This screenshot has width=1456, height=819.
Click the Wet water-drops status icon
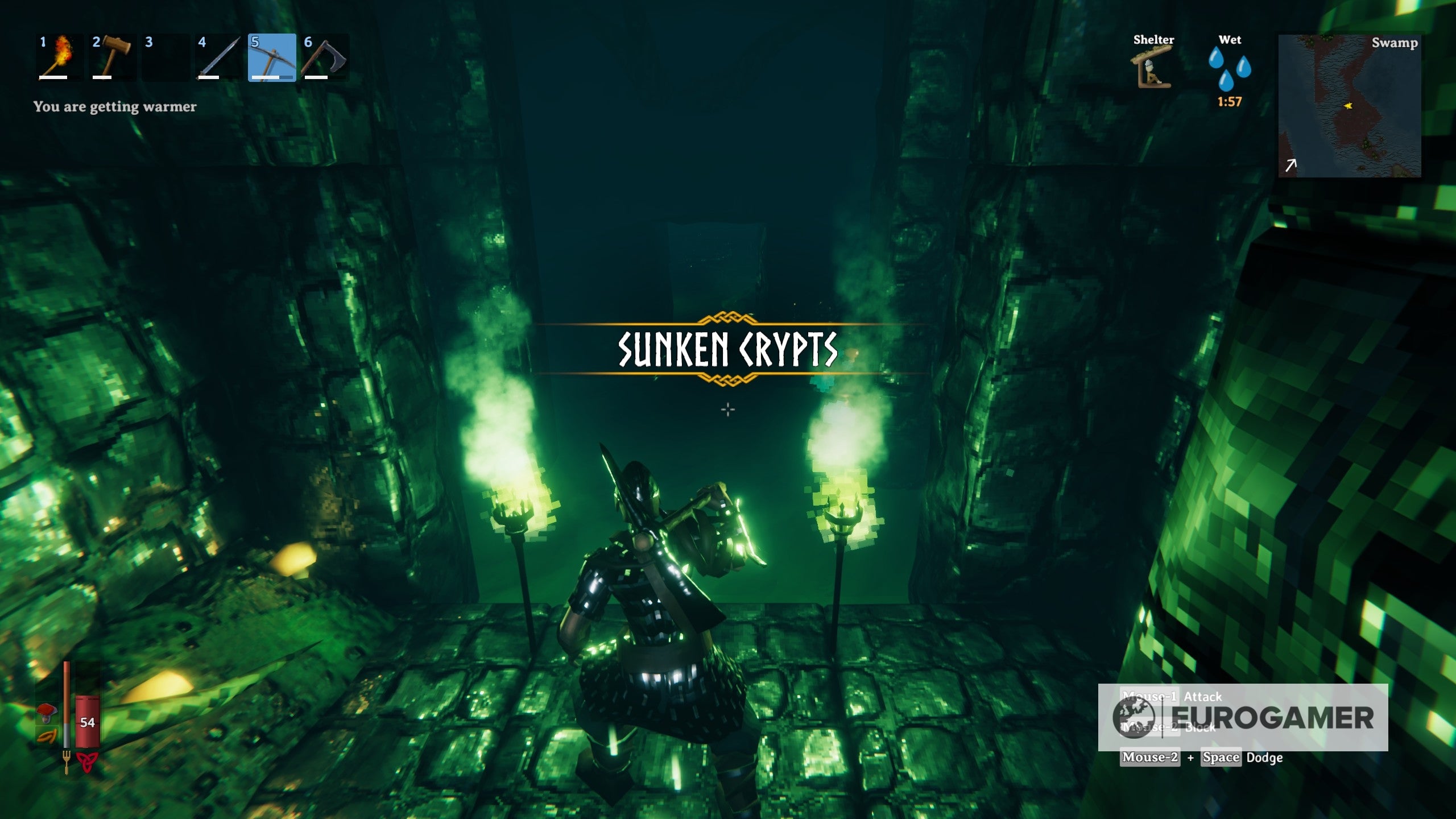click(1230, 68)
